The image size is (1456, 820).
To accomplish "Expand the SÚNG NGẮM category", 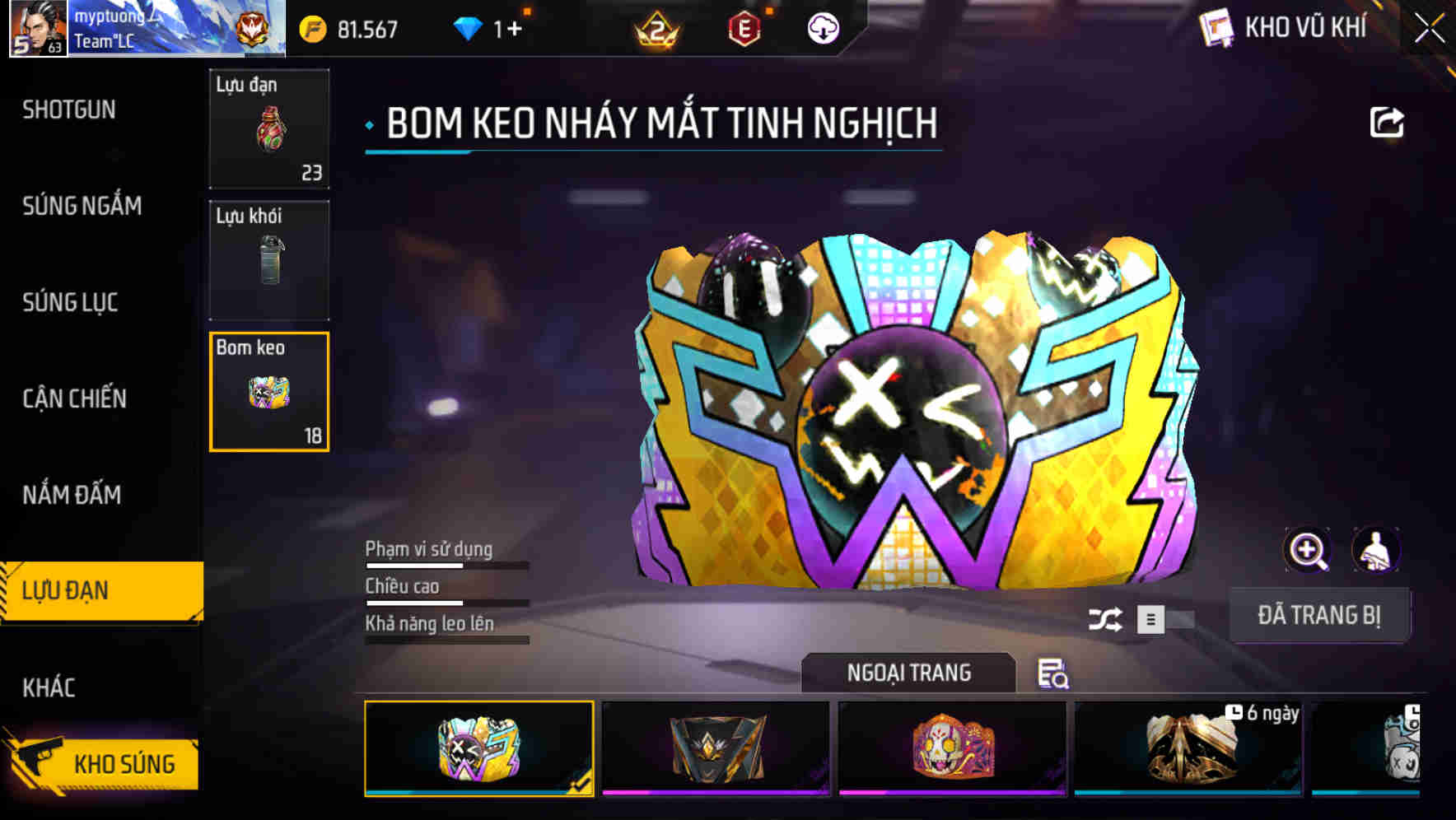I will (x=82, y=206).
